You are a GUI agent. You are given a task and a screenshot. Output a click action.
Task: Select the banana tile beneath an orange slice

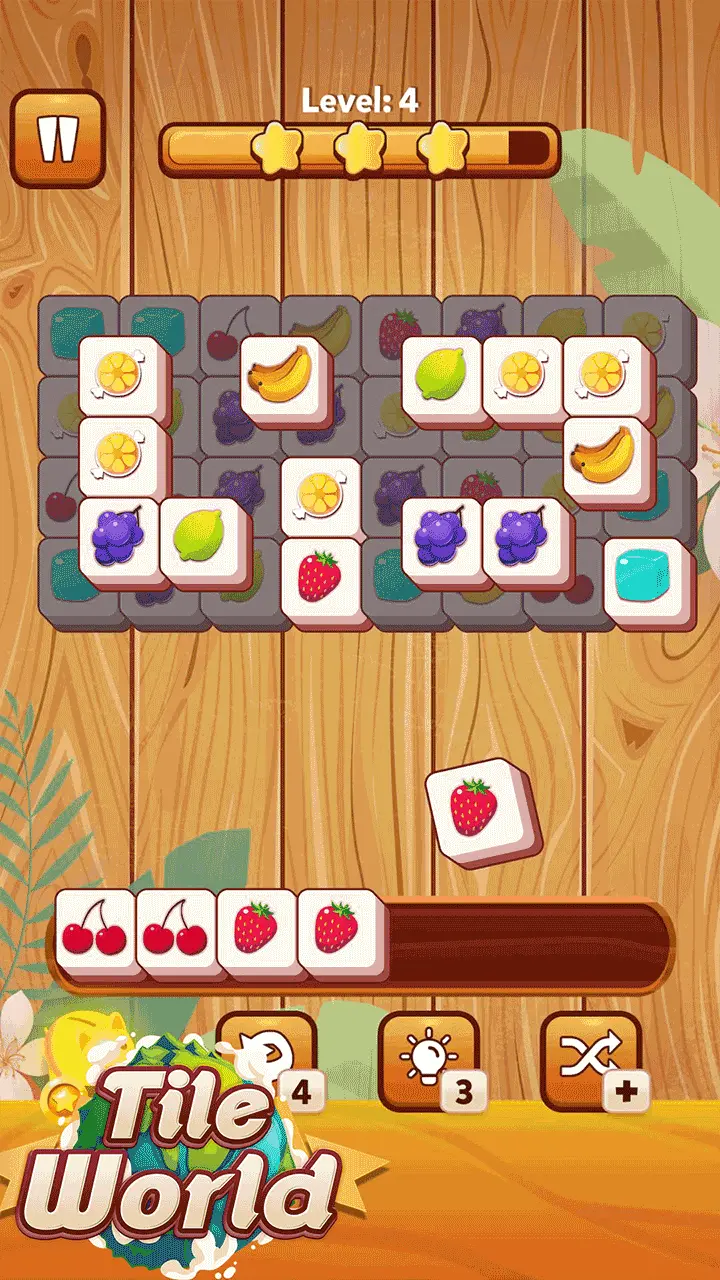603,458
